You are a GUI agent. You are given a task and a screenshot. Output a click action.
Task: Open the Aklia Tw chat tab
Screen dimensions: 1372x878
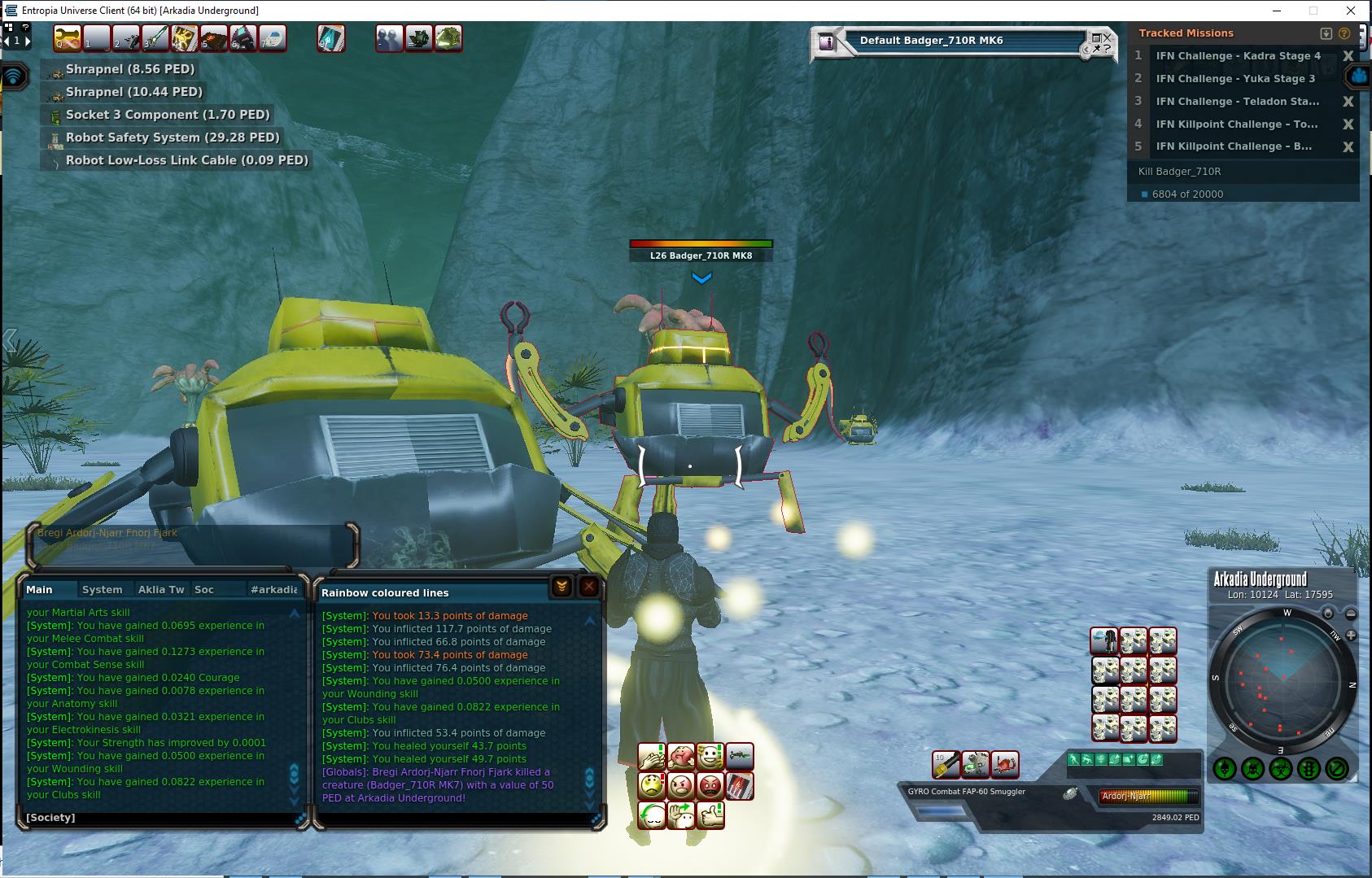click(x=161, y=589)
